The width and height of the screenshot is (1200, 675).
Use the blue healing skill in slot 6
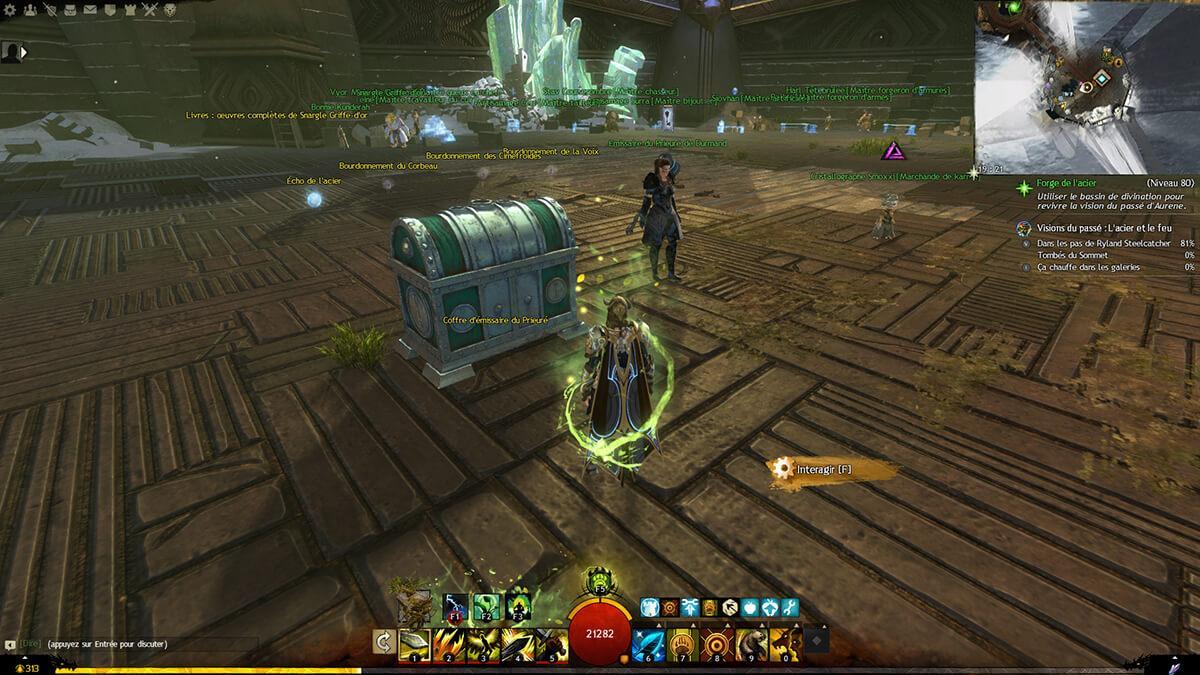click(x=648, y=641)
